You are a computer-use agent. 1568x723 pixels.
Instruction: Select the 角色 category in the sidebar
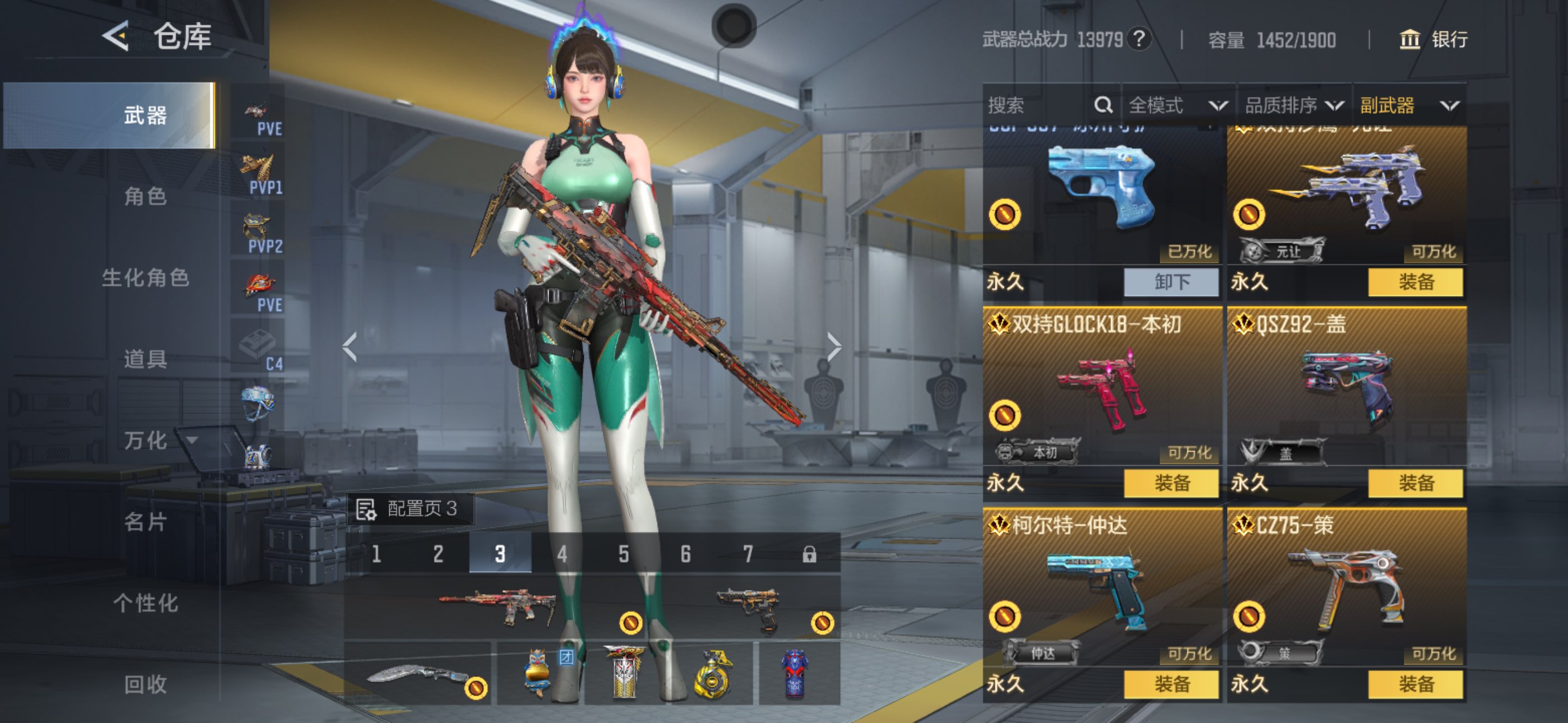coord(145,197)
